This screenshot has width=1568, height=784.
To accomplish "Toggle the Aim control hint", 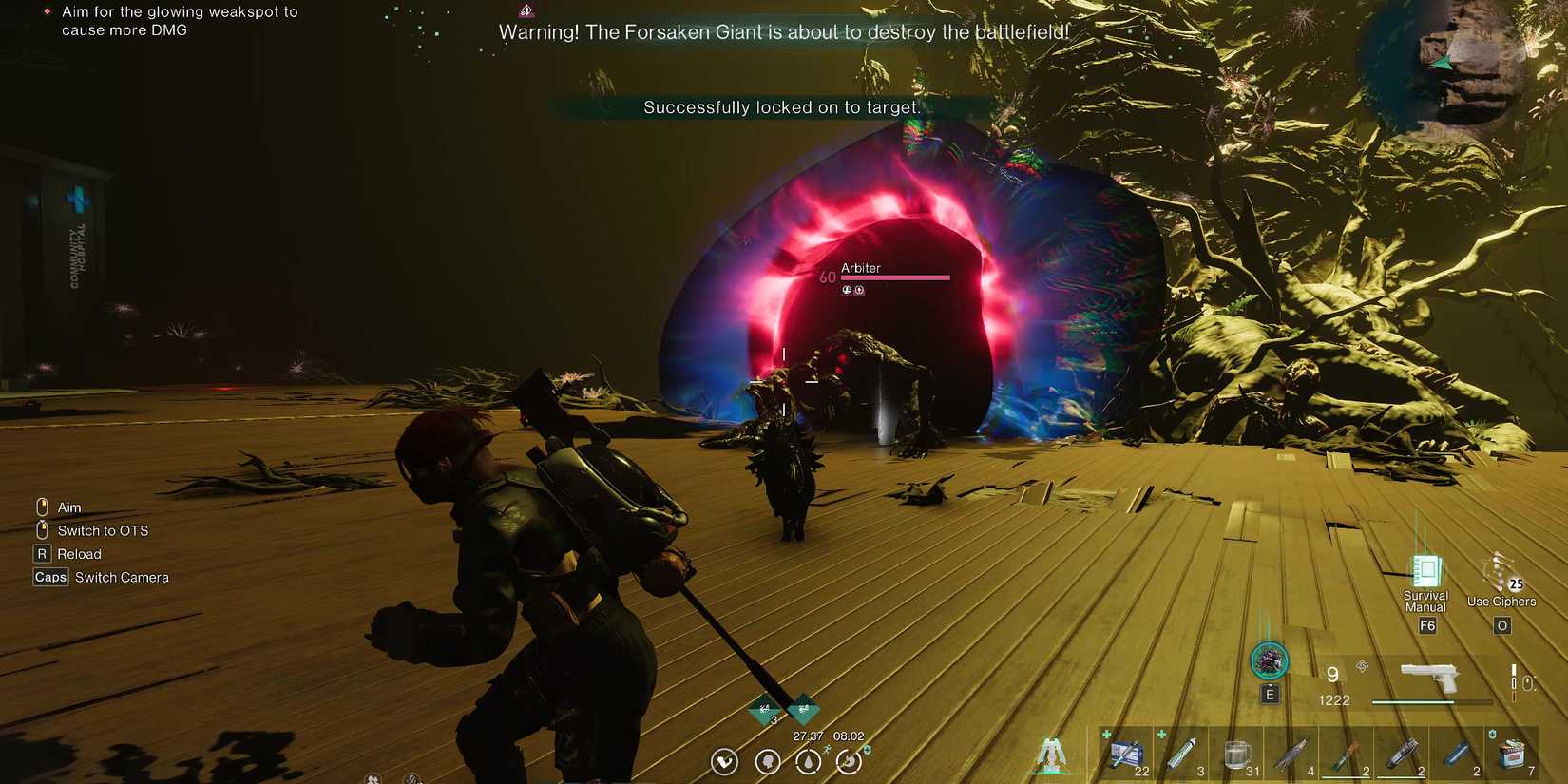I will [x=59, y=507].
